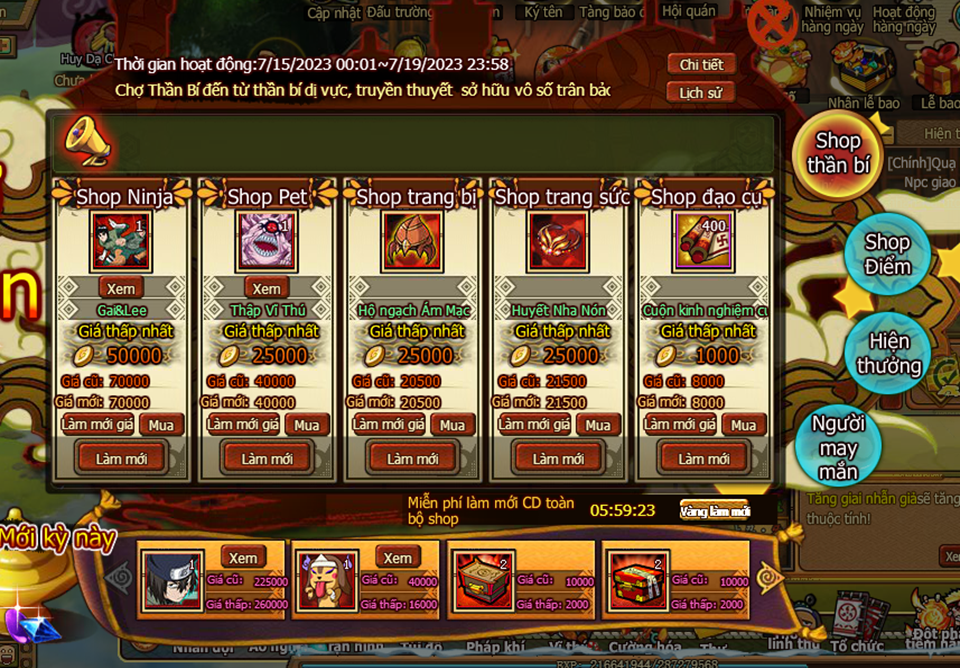This screenshot has height=668, width=960.
Task: Buy the Cuộn kinh nghiệm scroll
Action: (743, 425)
